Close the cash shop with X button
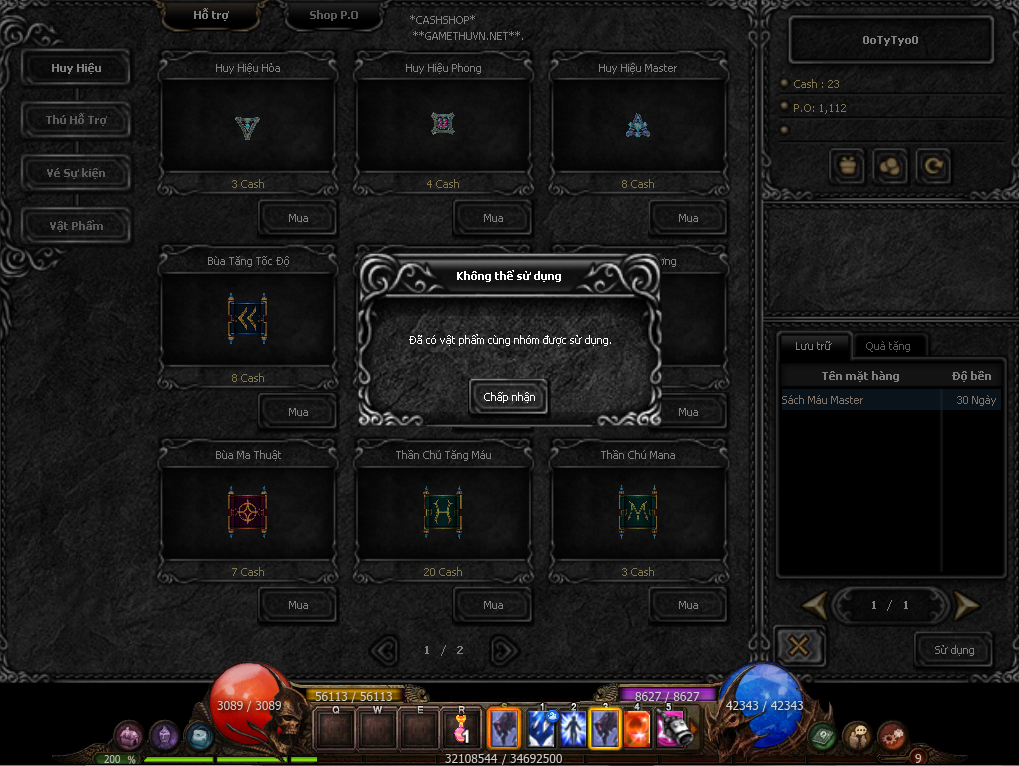This screenshot has width=1019, height=766. click(x=799, y=646)
